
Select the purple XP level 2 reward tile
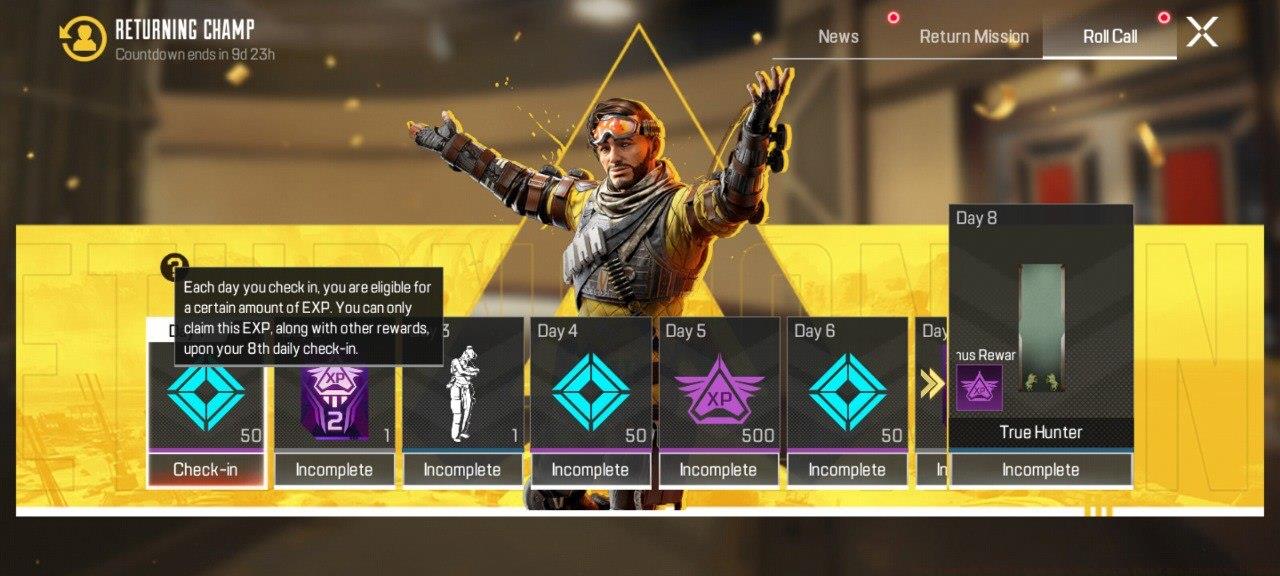tap(334, 402)
